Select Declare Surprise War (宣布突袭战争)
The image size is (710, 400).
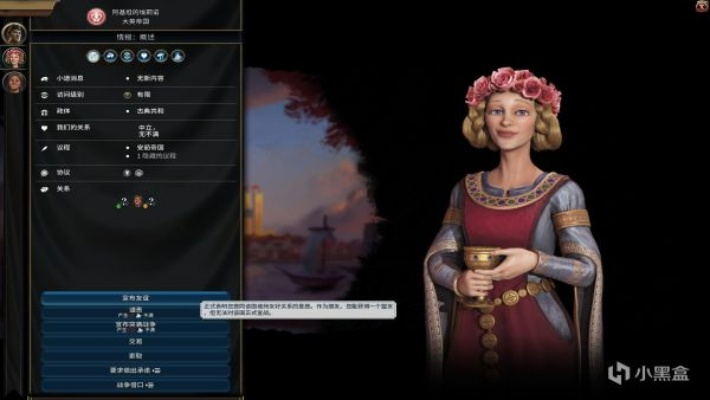(x=136, y=326)
